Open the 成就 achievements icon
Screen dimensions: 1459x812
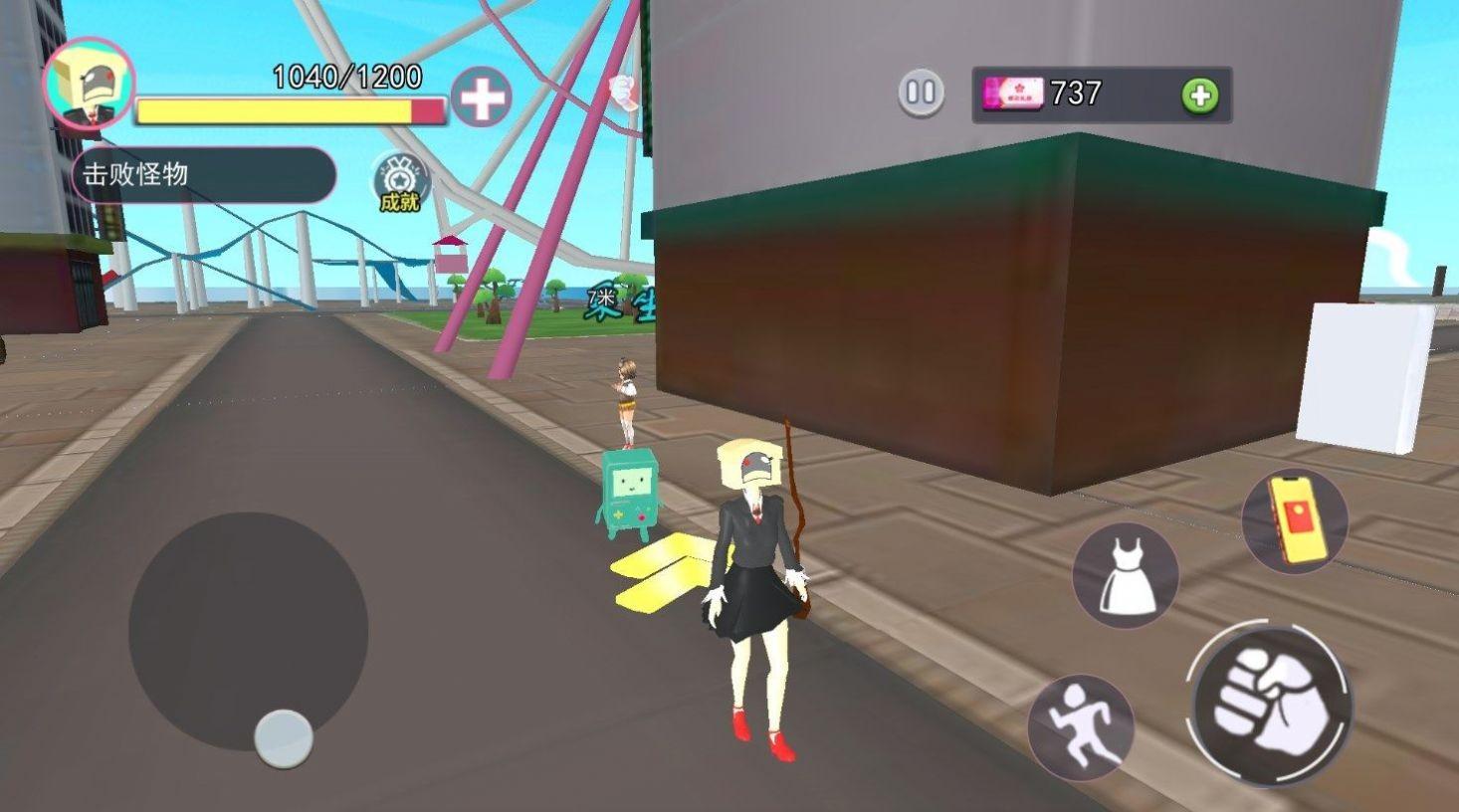(399, 182)
